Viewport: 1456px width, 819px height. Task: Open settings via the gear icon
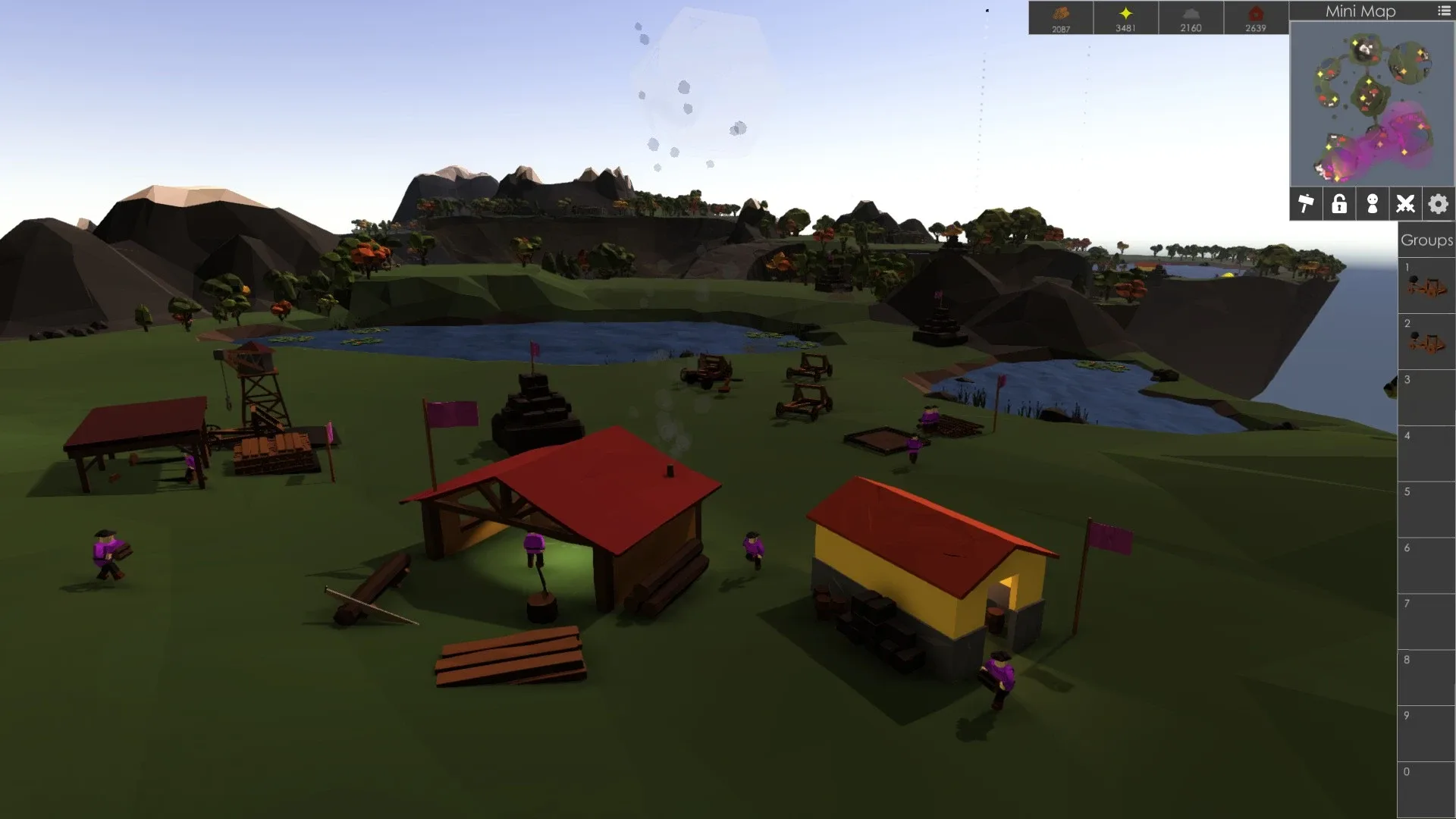[1437, 203]
